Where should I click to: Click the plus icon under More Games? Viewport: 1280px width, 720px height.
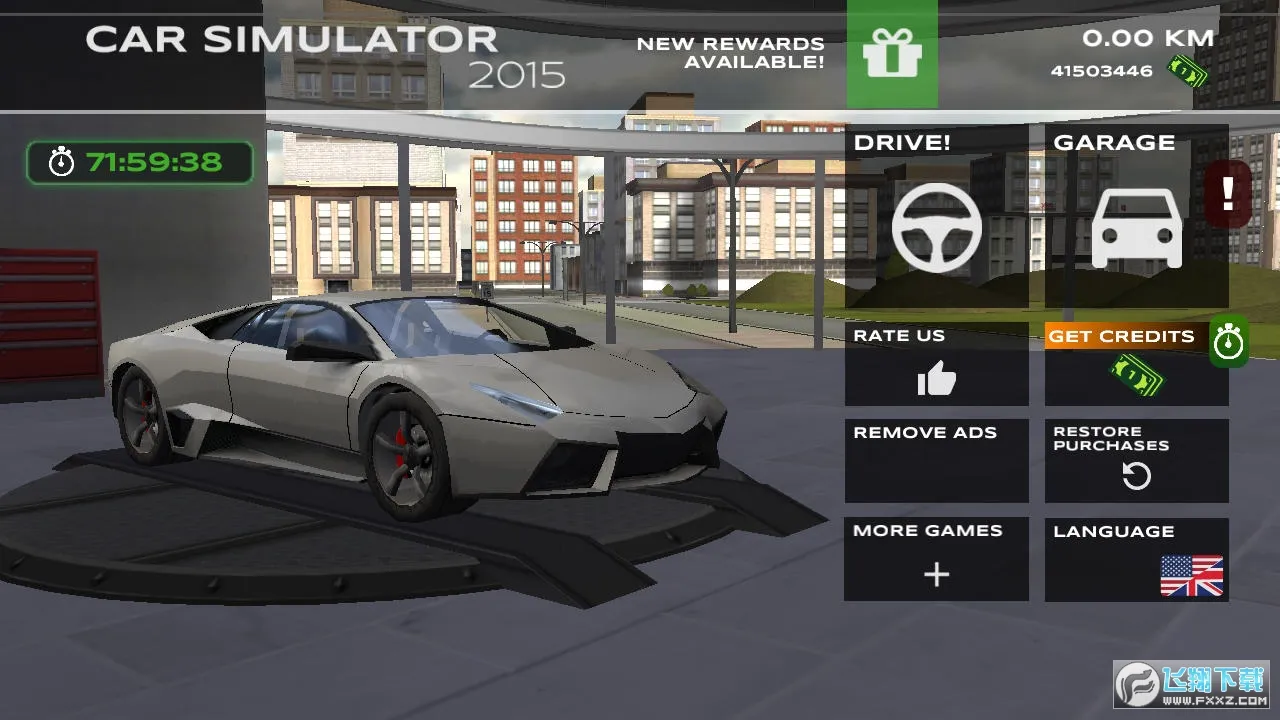point(936,575)
